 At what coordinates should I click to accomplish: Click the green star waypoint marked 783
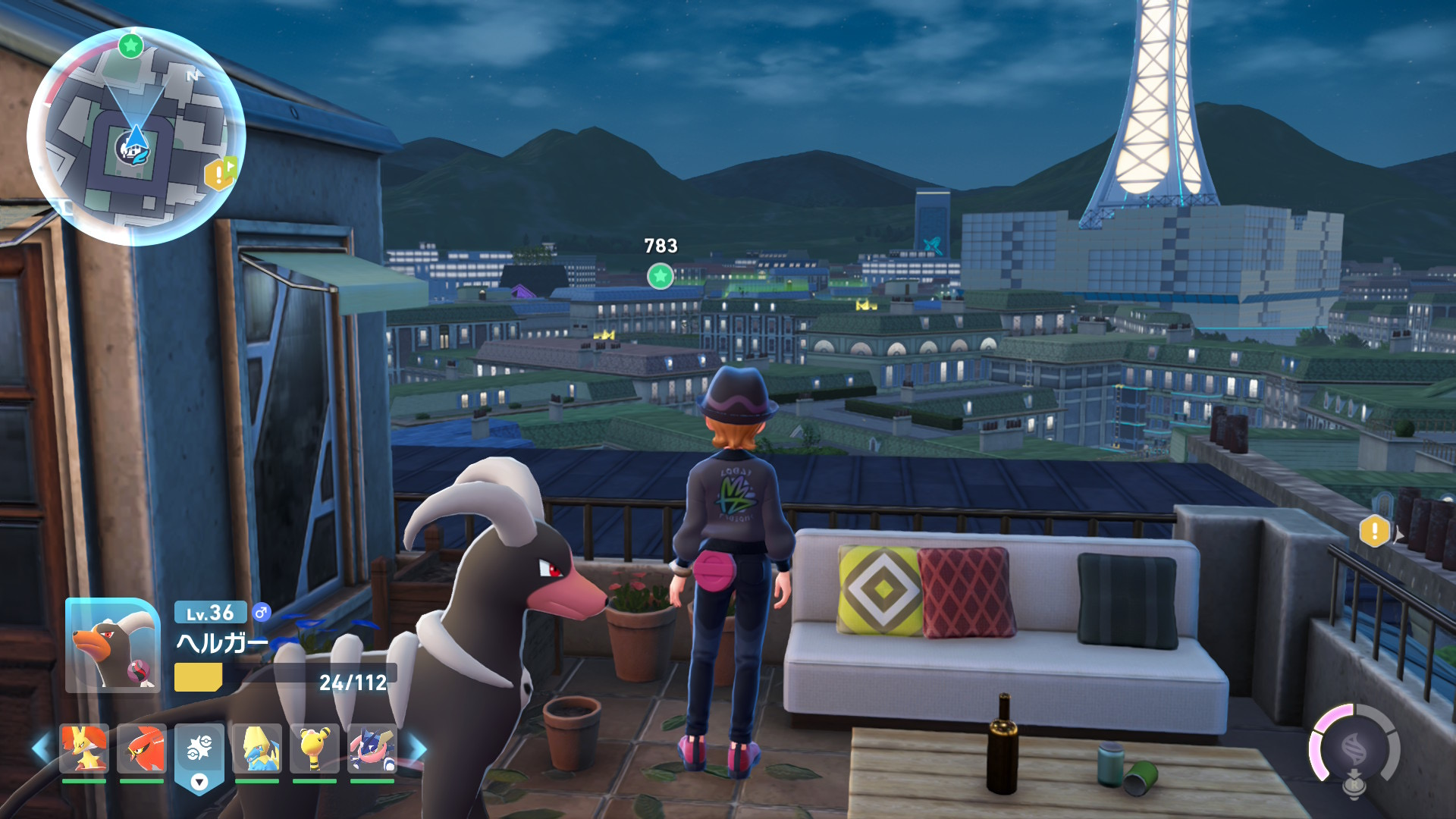point(661,276)
